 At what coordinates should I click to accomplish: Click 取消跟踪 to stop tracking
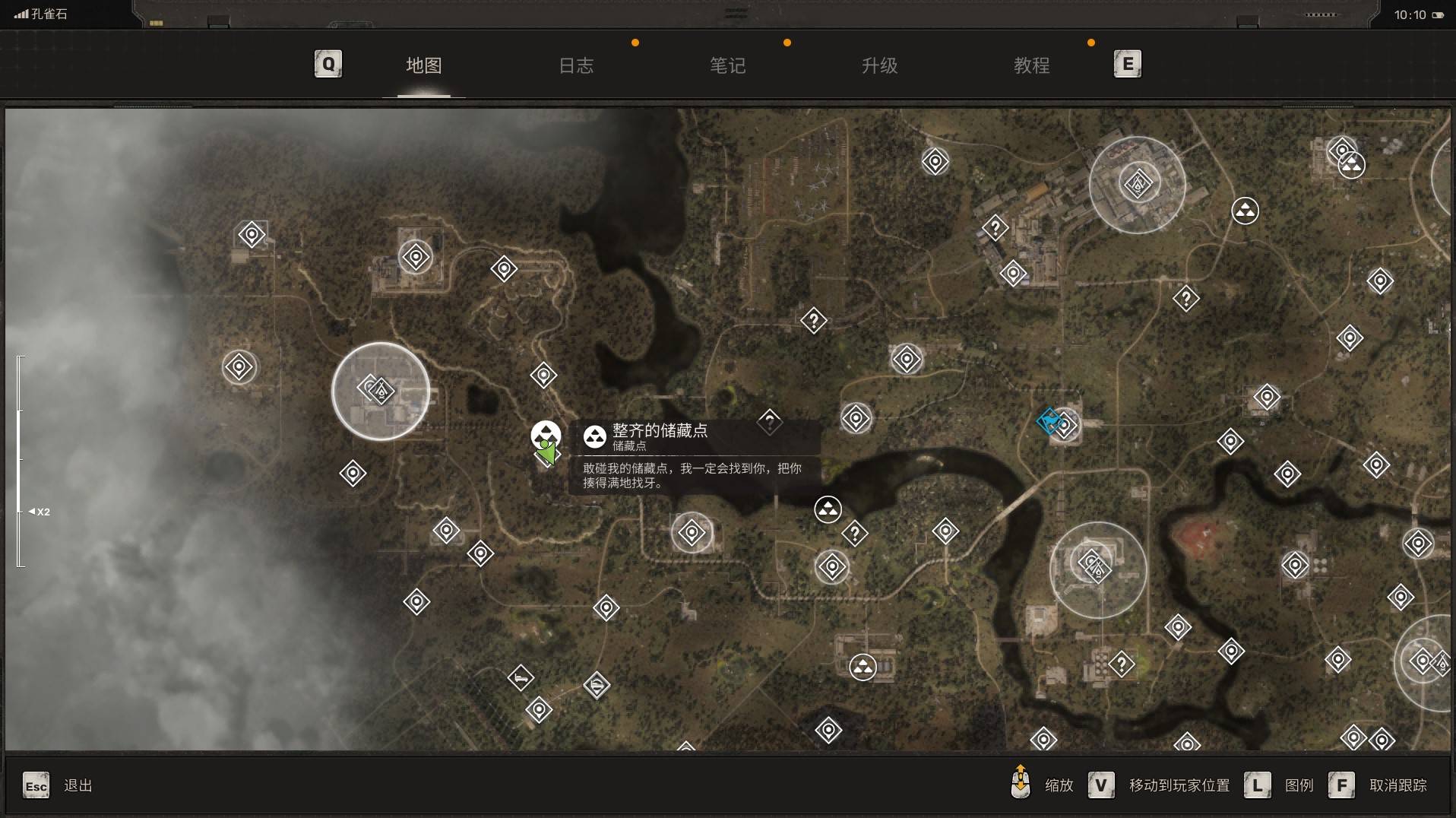1397,785
